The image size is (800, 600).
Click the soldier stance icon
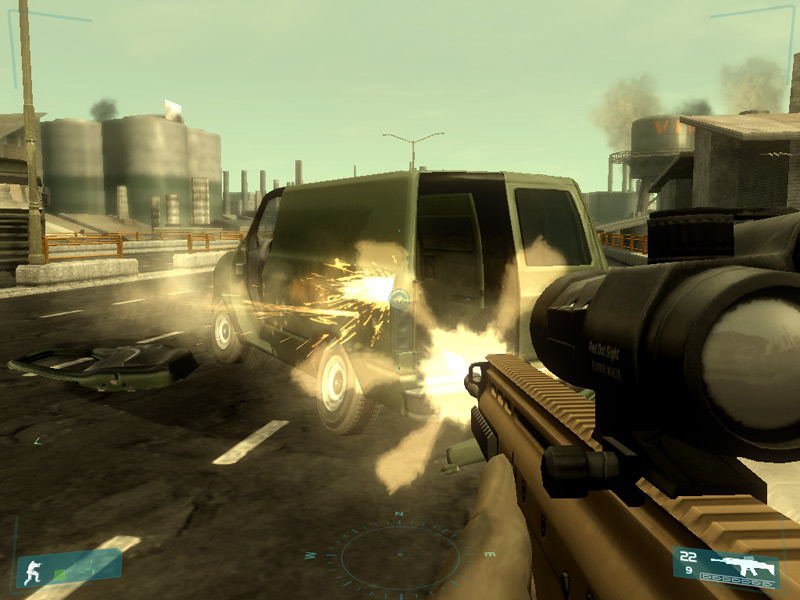pos(31,570)
